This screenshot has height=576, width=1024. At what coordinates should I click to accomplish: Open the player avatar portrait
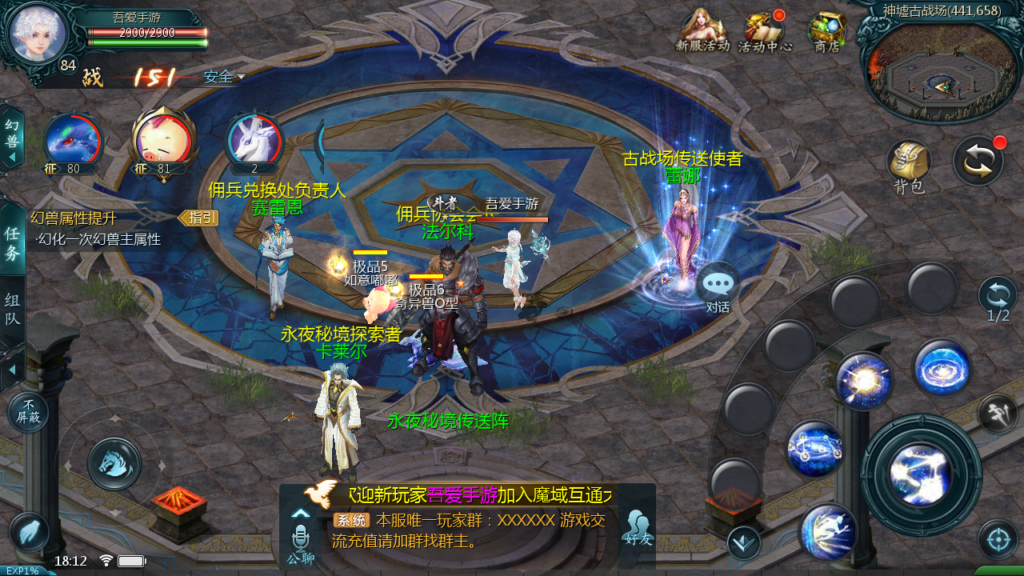(x=38, y=33)
